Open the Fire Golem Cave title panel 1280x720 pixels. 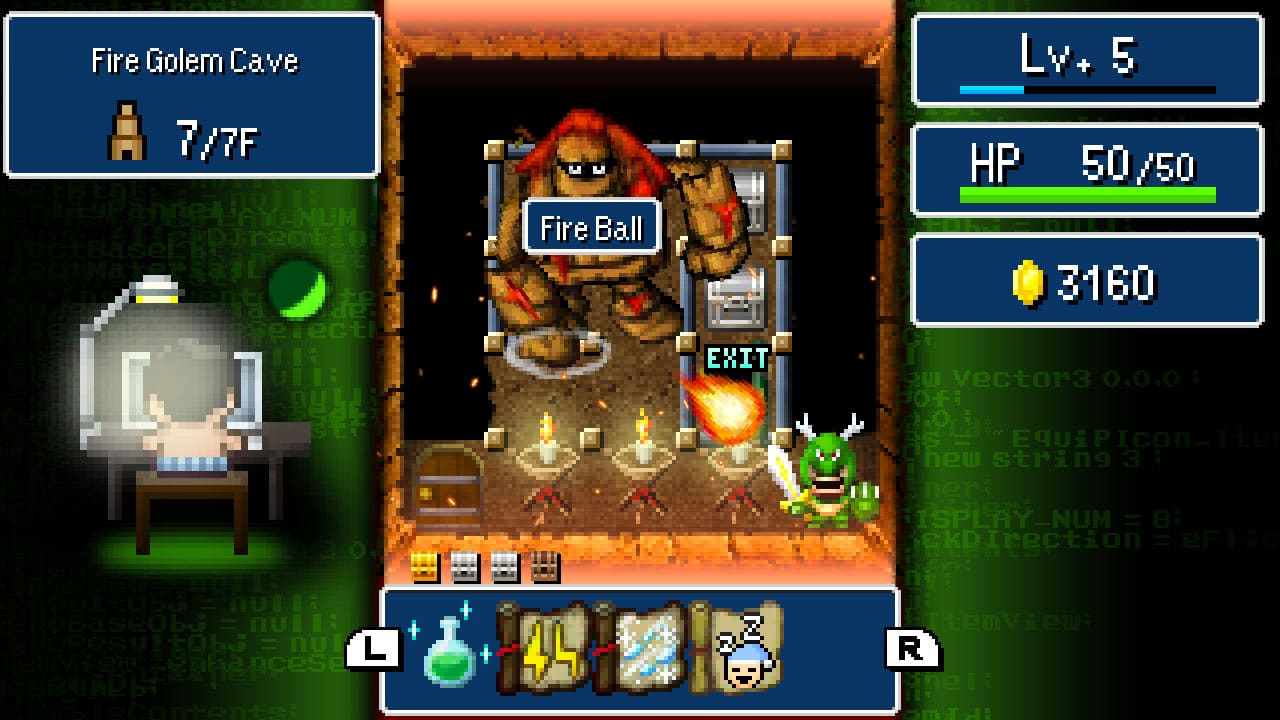(x=192, y=95)
